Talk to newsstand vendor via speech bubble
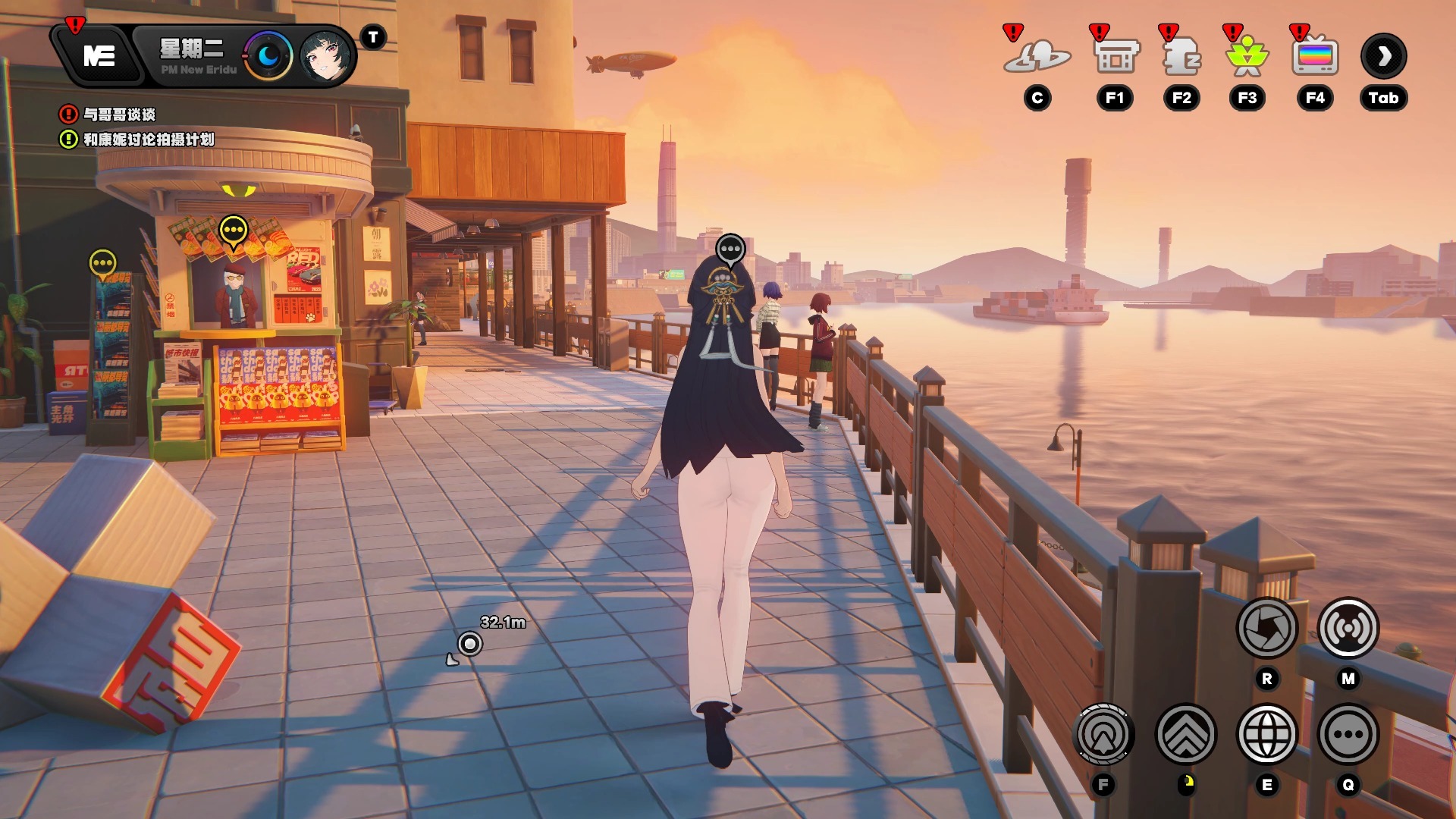 pos(234,230)
